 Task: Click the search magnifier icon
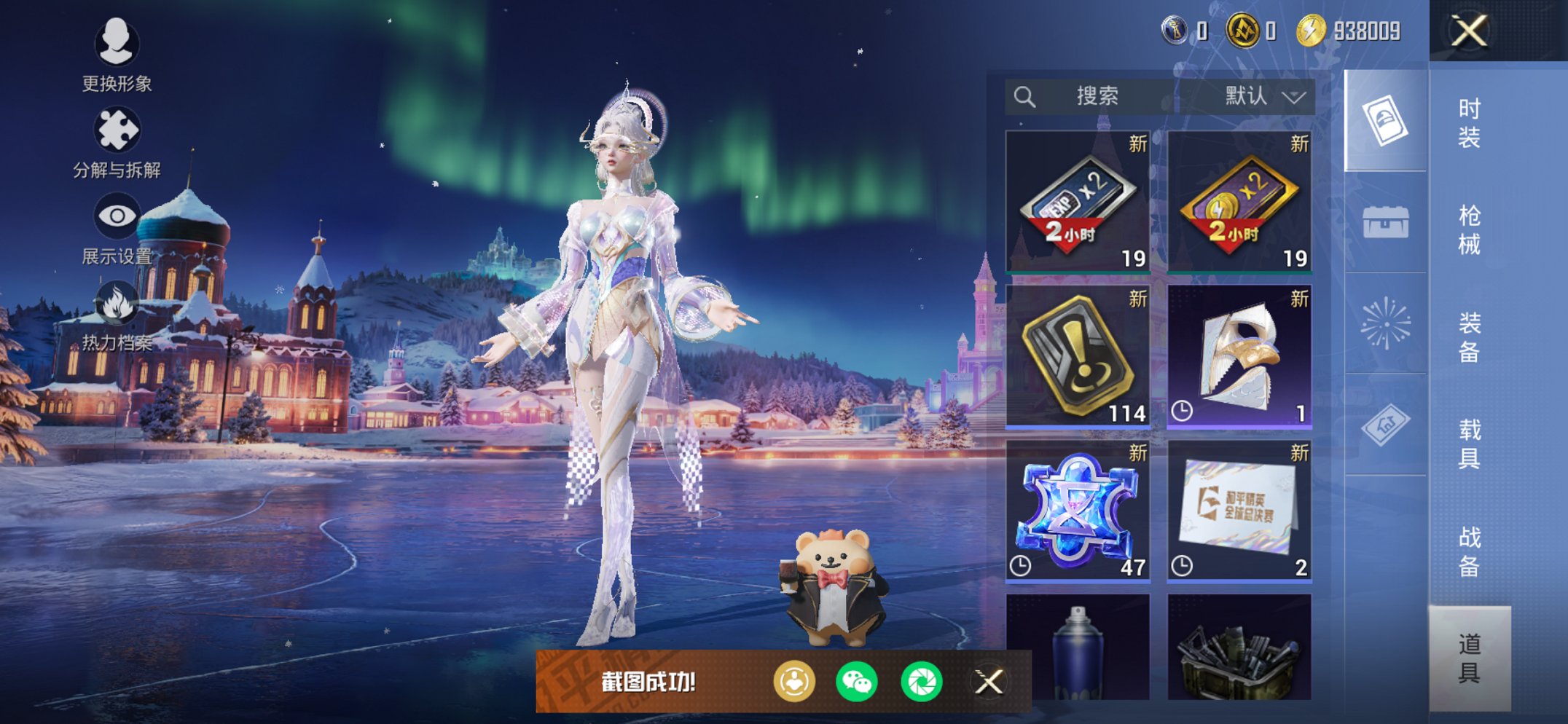click(1024, 95)
